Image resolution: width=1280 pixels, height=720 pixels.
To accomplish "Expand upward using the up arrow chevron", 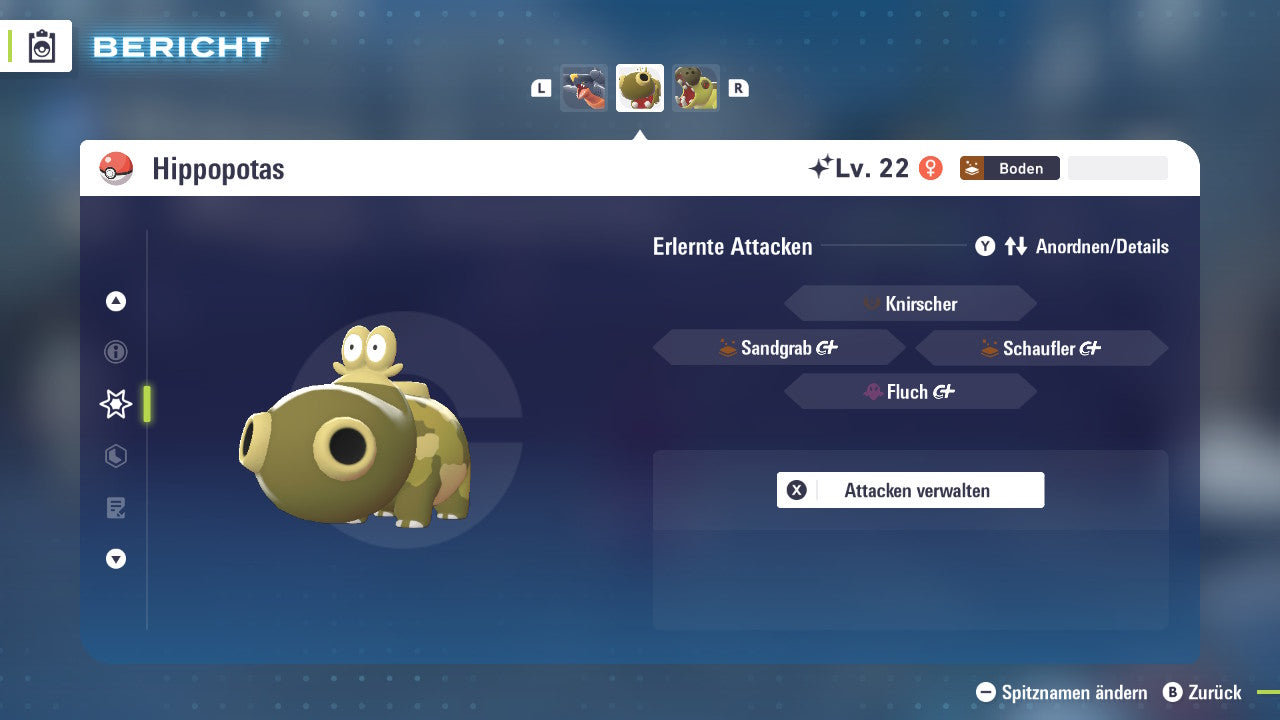I will pyautogui.click(x=115, y=301).
